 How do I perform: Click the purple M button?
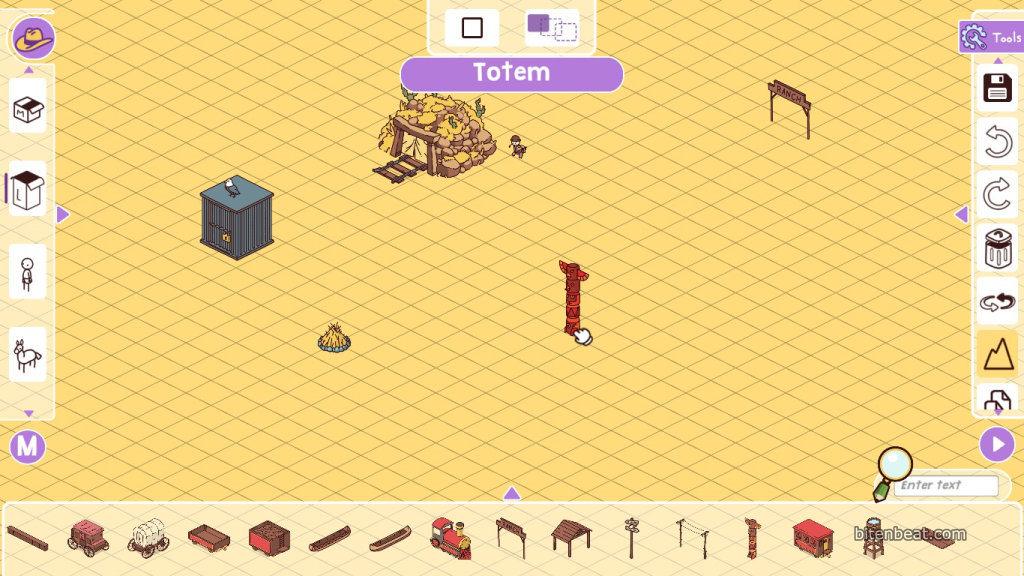[28, 446]
